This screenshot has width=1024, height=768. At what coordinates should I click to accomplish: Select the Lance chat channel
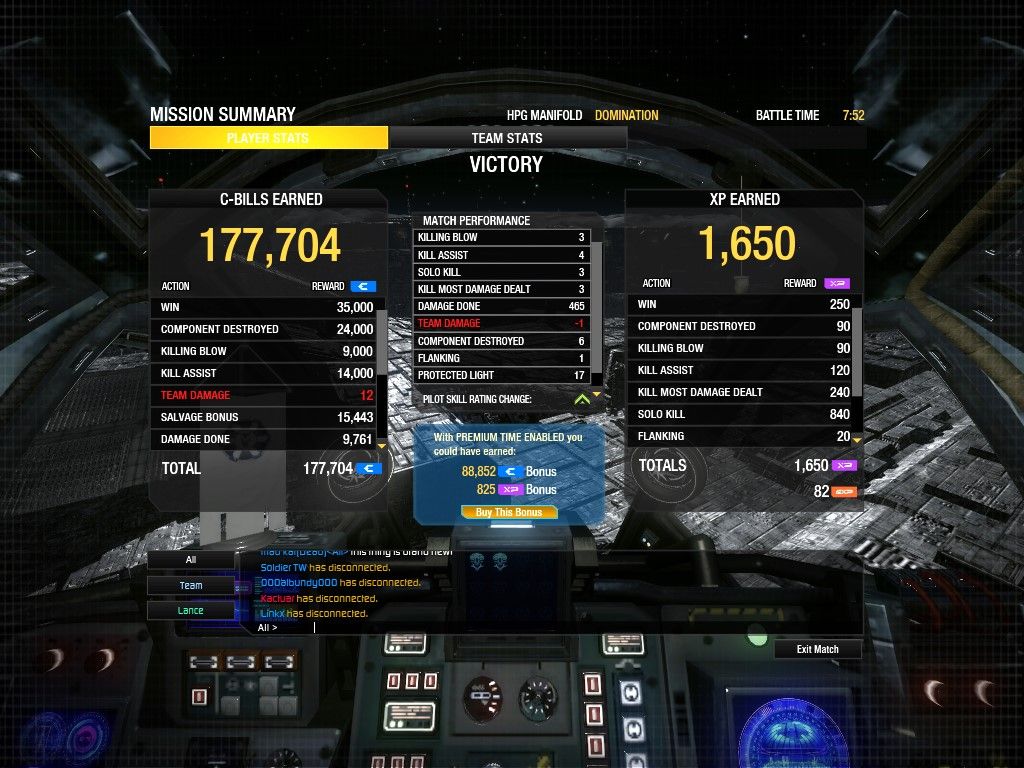pos(190,610)
